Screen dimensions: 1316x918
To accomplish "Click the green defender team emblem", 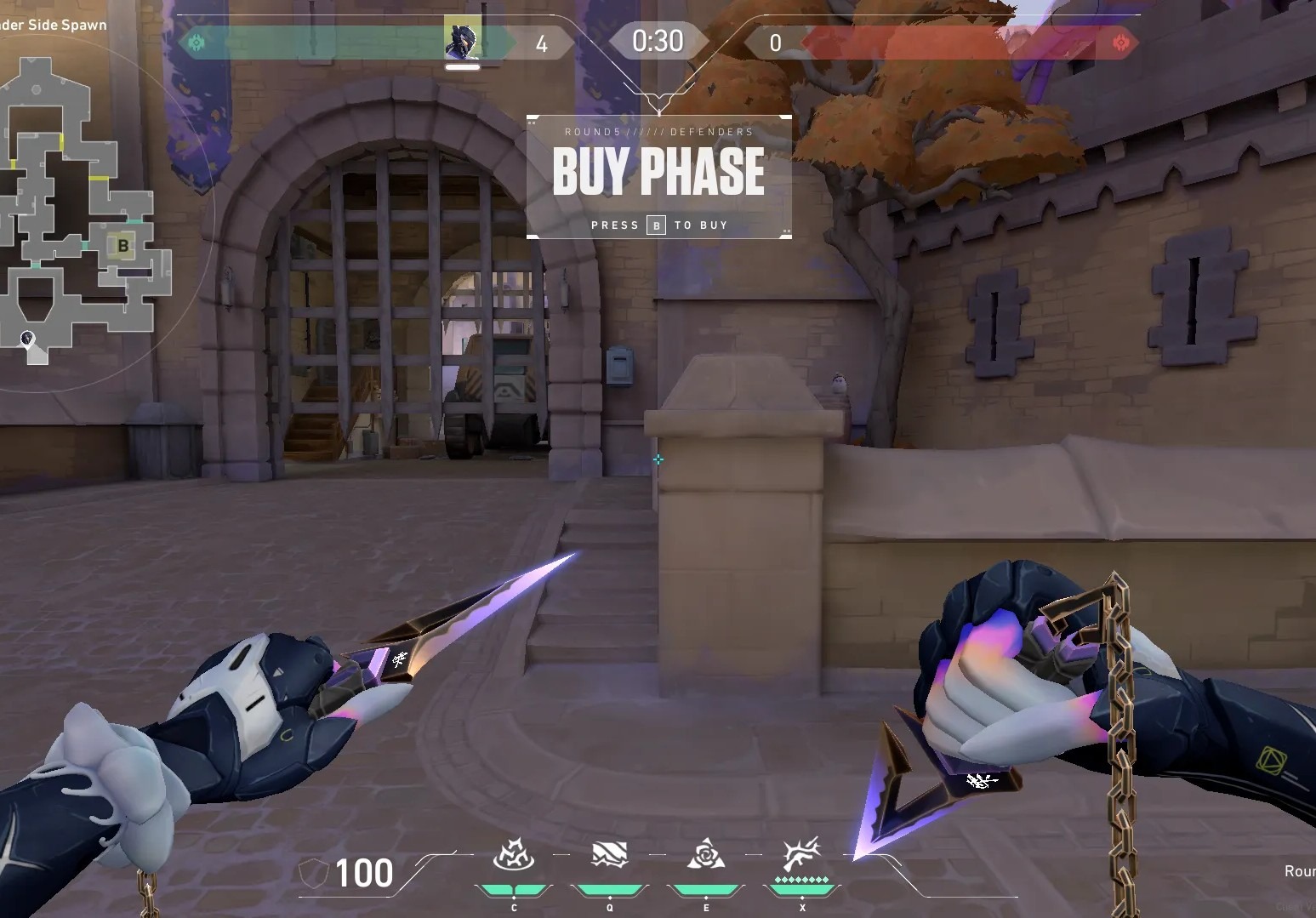I will (x=197, y=43).
